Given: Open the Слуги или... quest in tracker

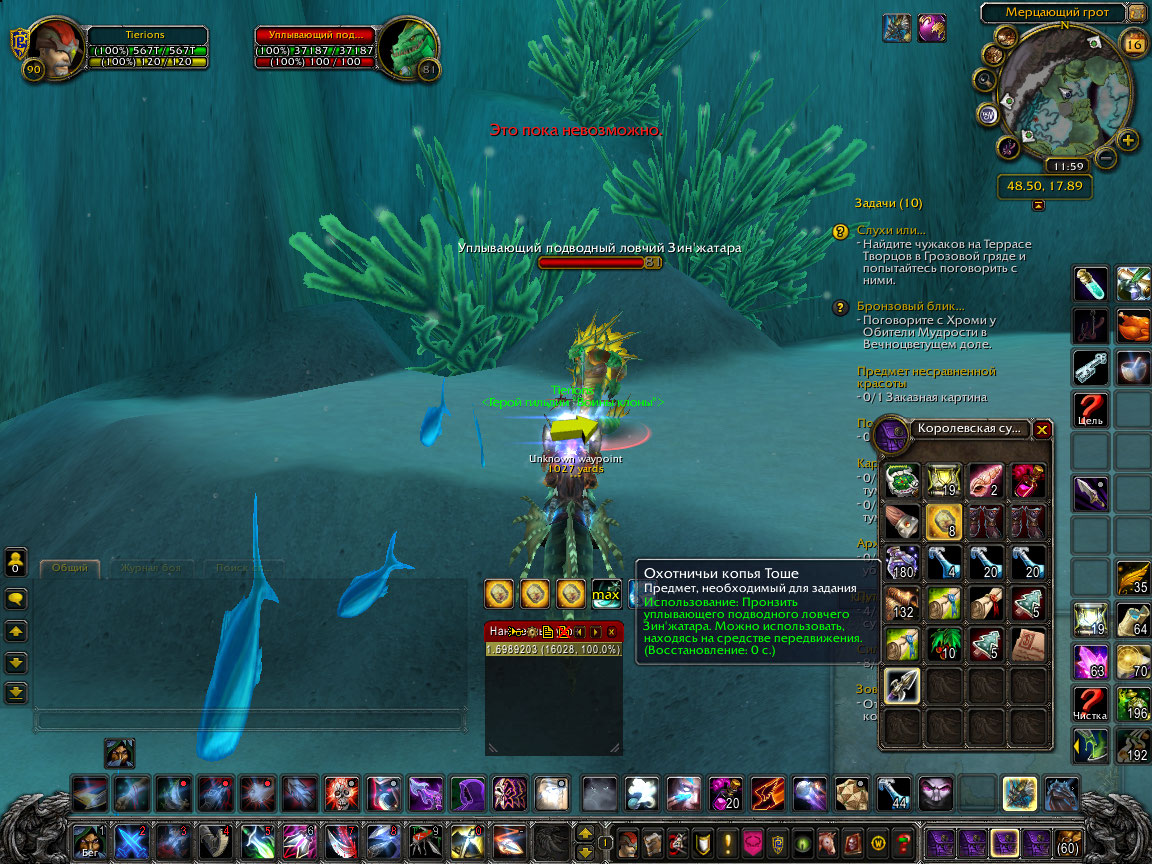Looking at the screenshot, I should [891, 230].
